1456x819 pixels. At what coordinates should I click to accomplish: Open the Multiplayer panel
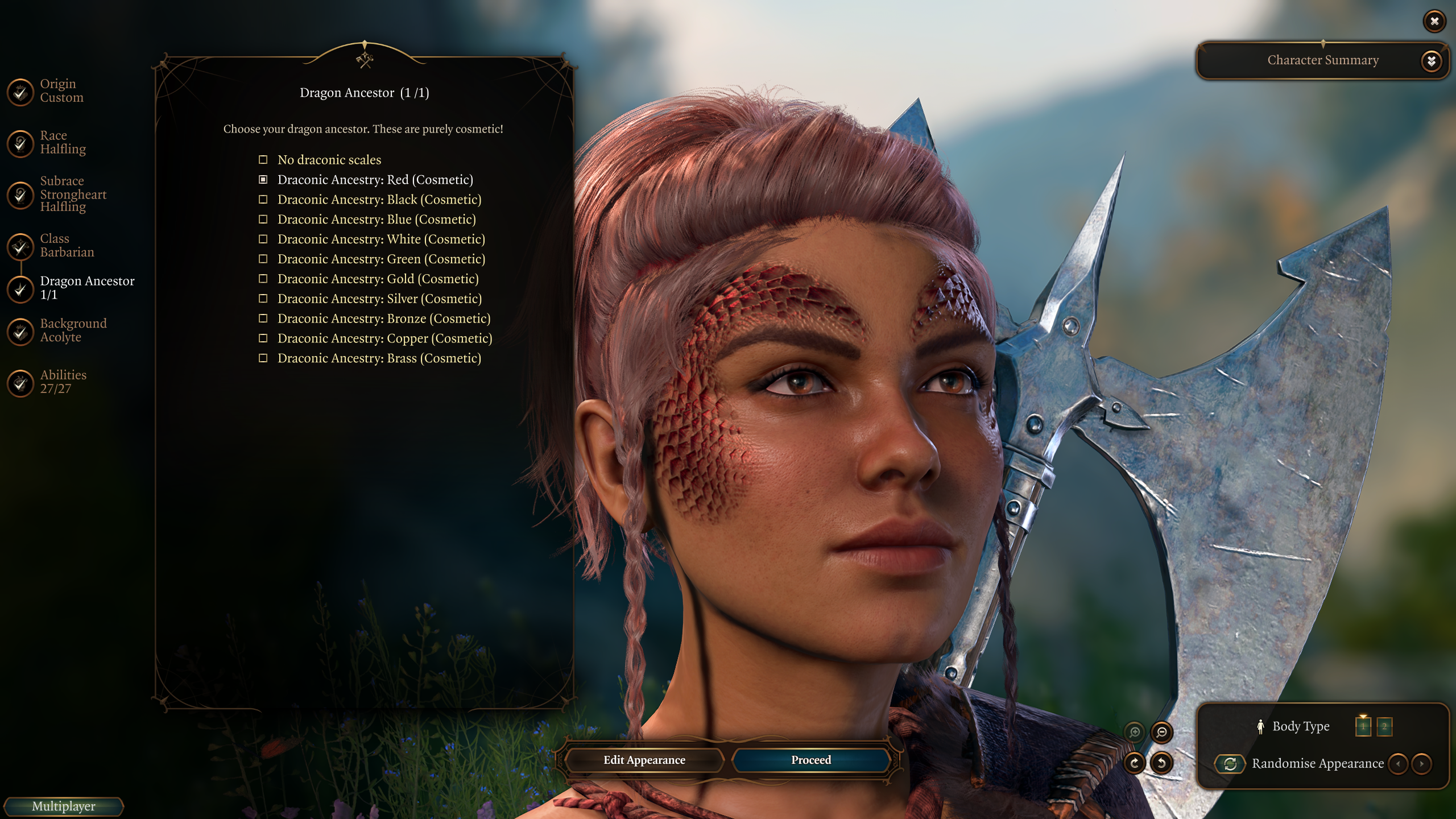(x=64, y=806)
